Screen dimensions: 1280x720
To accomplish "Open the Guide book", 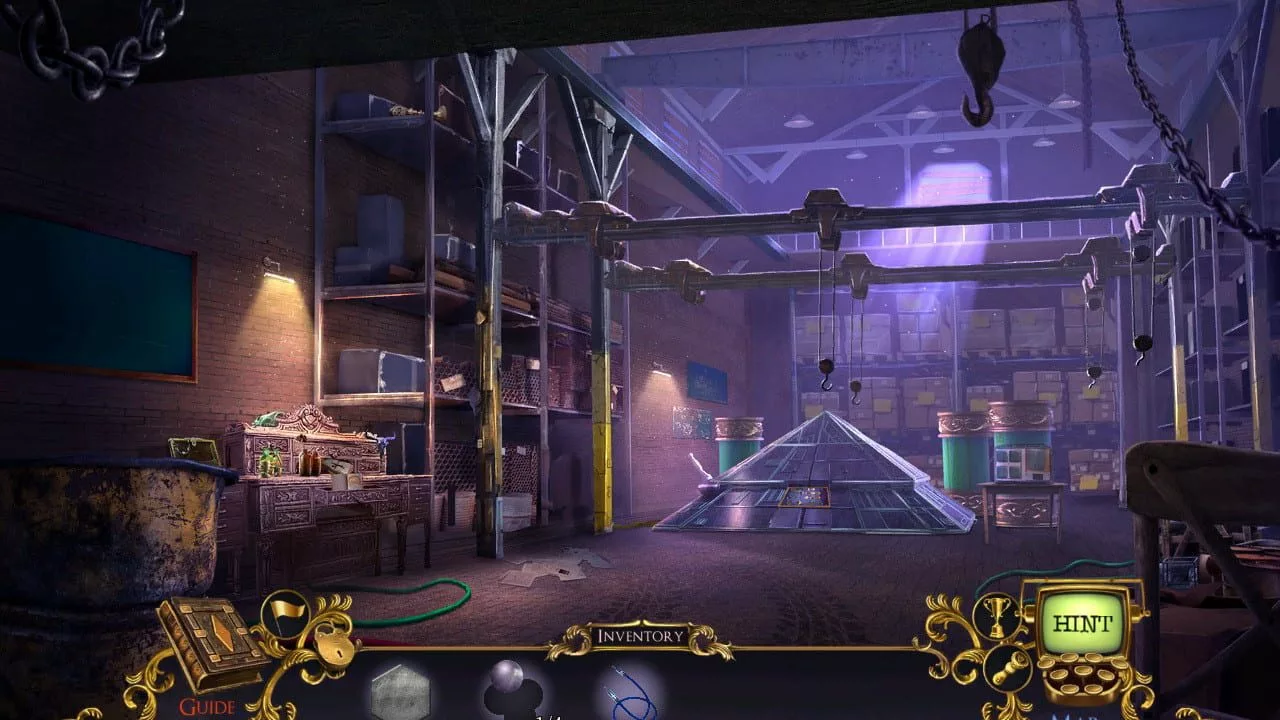I will (210, 640).
